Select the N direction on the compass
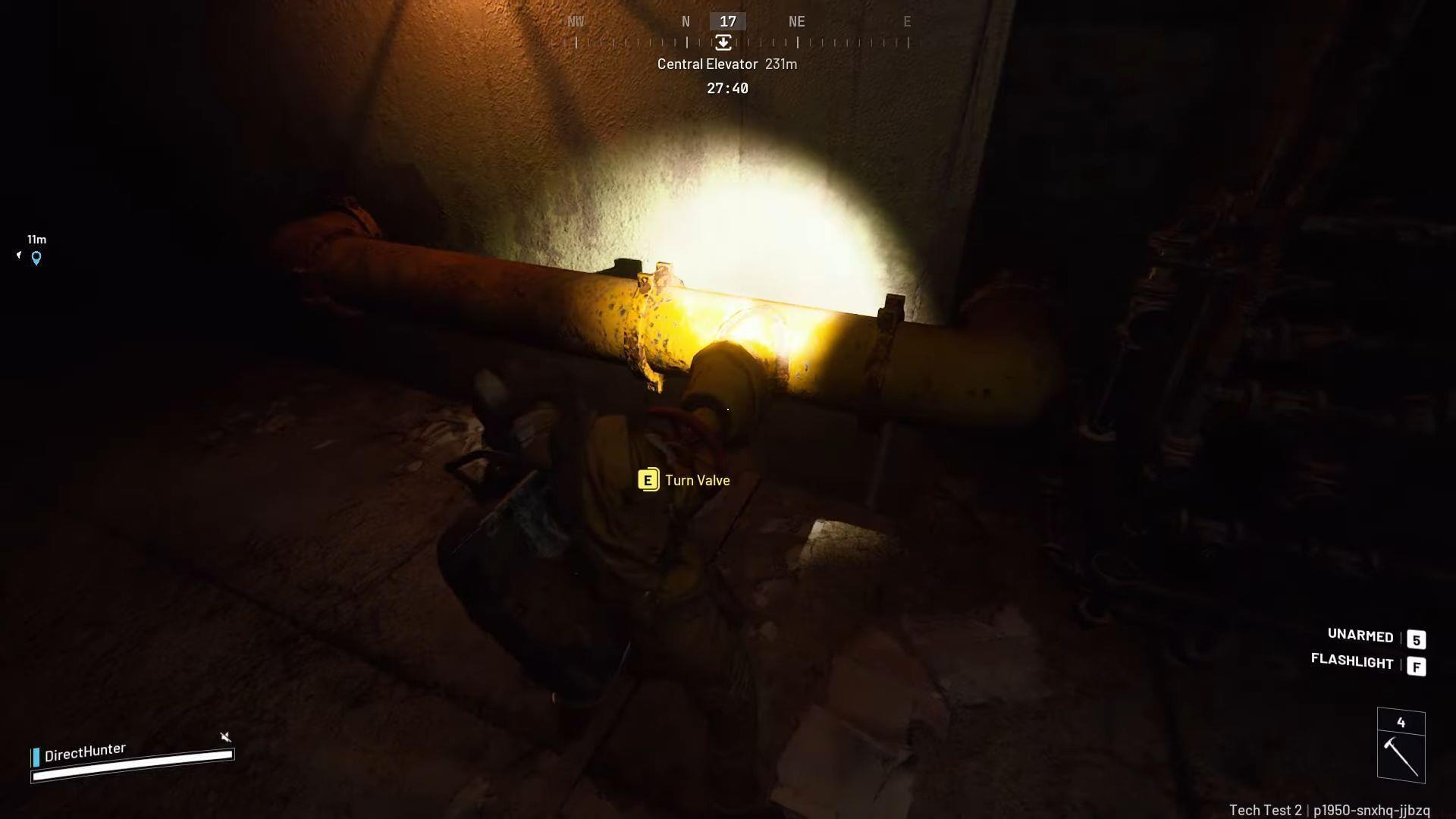 click(x=686, y=21)
